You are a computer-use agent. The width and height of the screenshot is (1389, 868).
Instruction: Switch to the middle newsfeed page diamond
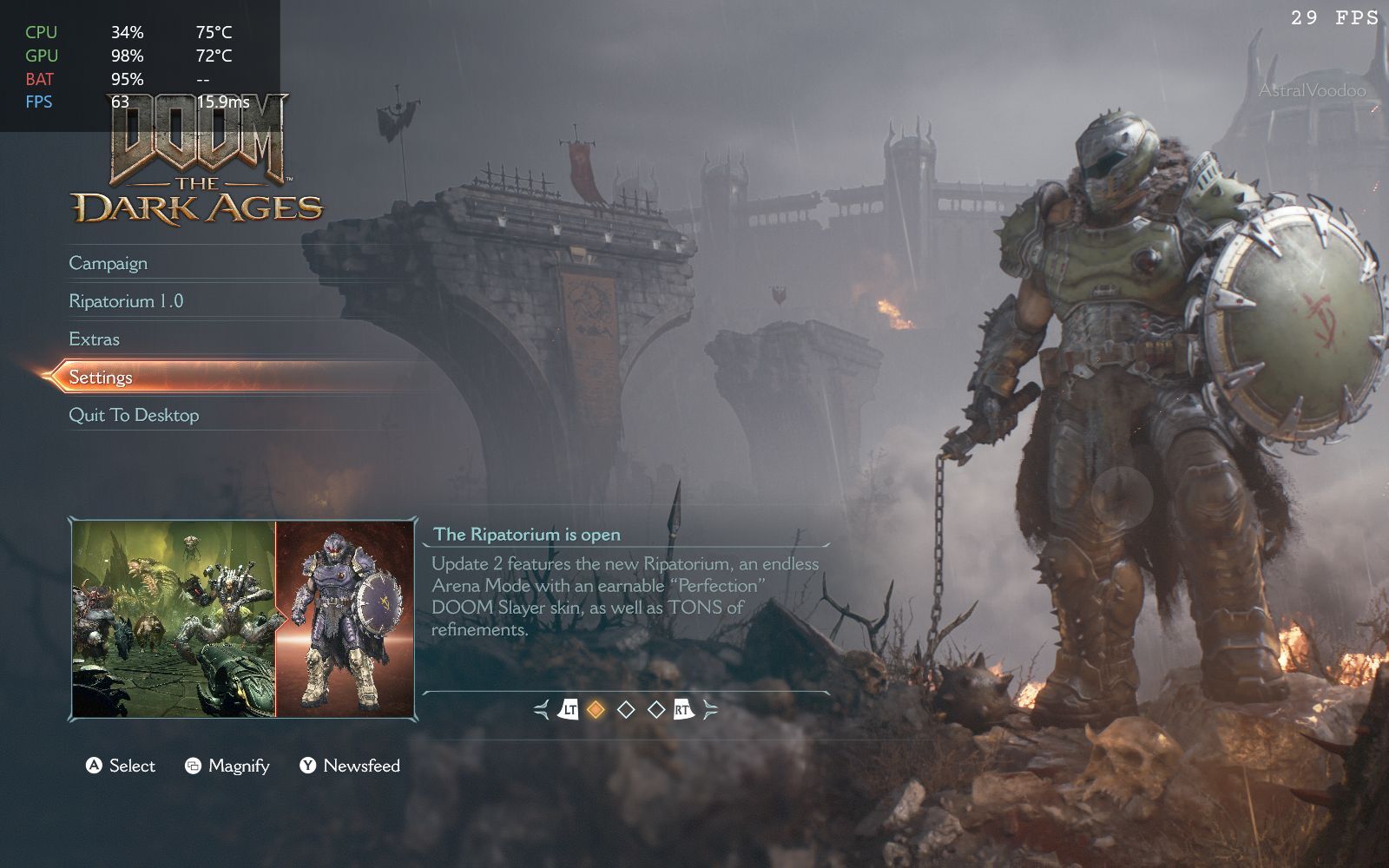pos(626,710)
